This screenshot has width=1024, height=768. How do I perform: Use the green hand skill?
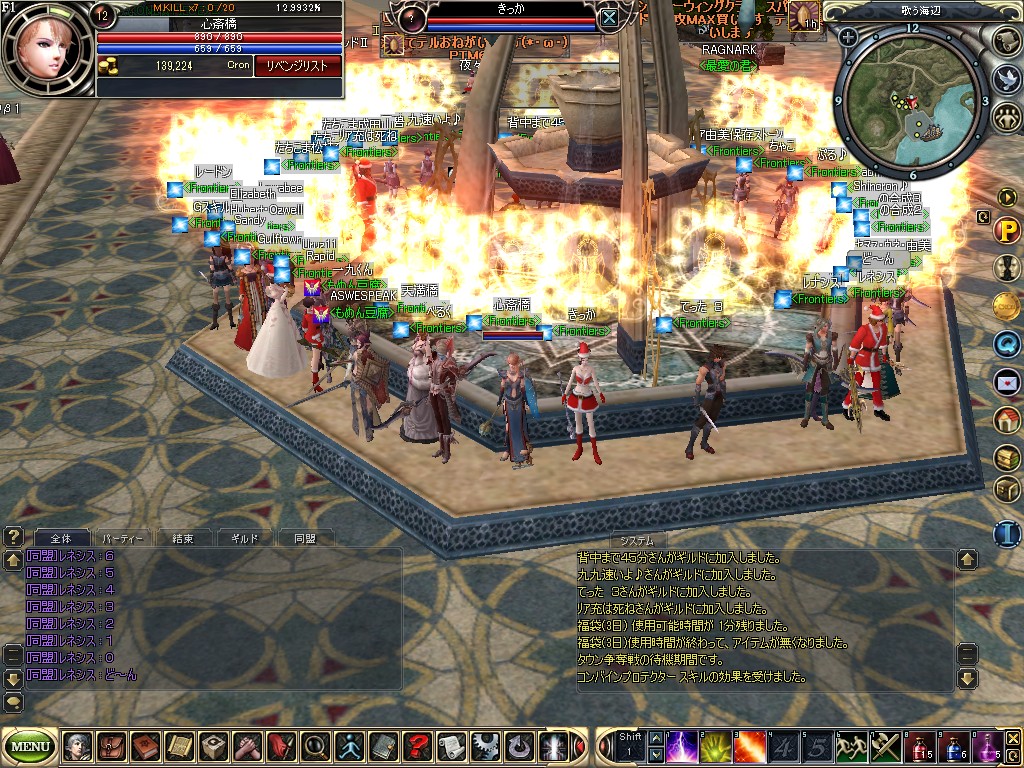[x=716, y=746]
